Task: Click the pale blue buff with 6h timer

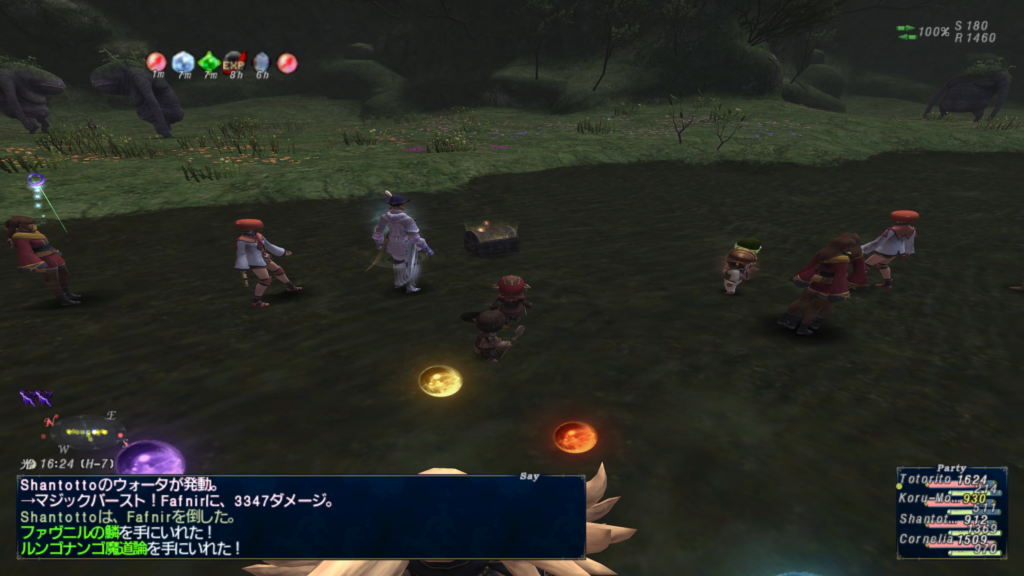Action: 261,62
